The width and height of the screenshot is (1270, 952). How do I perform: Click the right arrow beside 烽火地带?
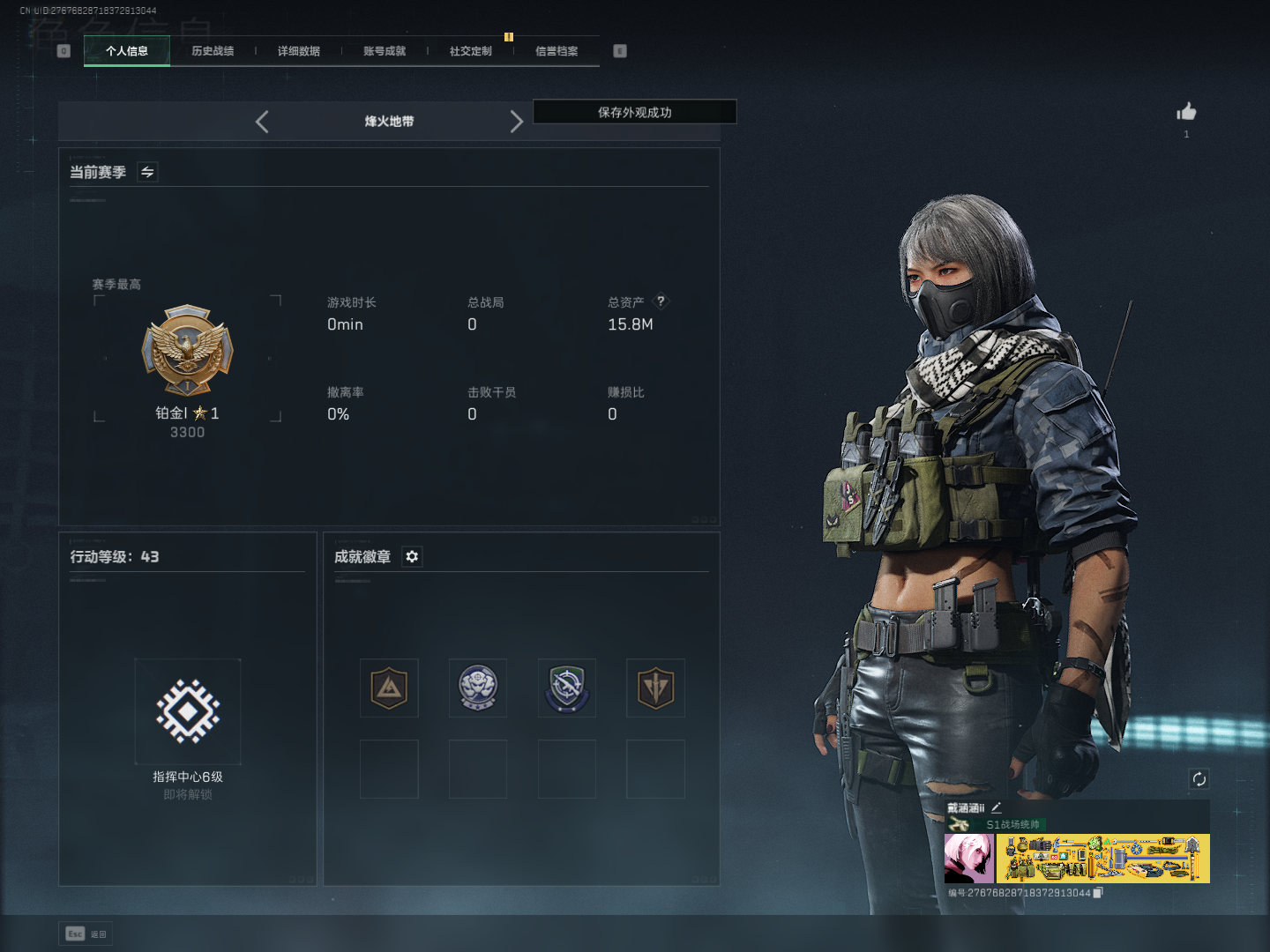(516, 122)
